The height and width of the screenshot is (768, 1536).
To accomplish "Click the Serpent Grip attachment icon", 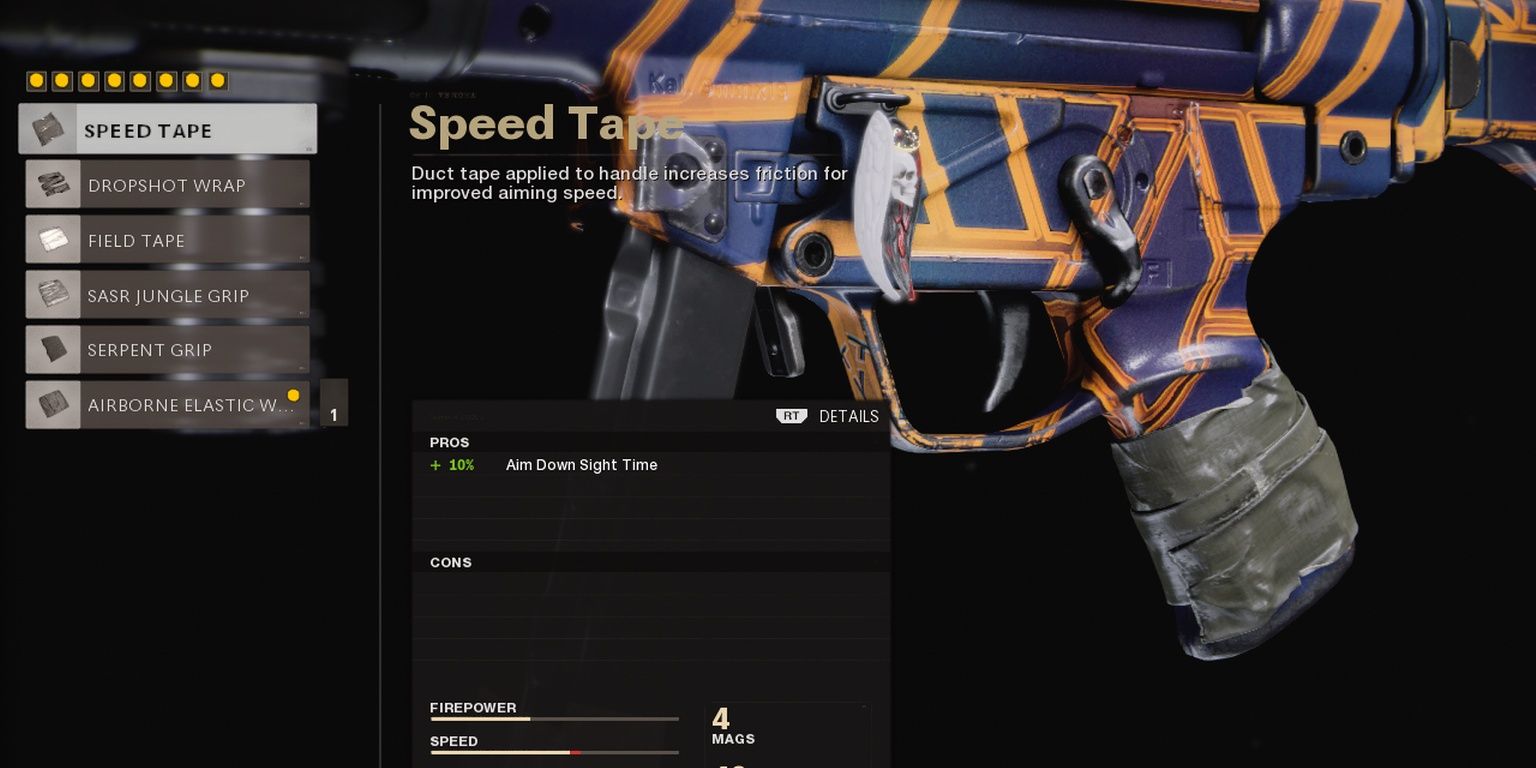I will [52, 349].
